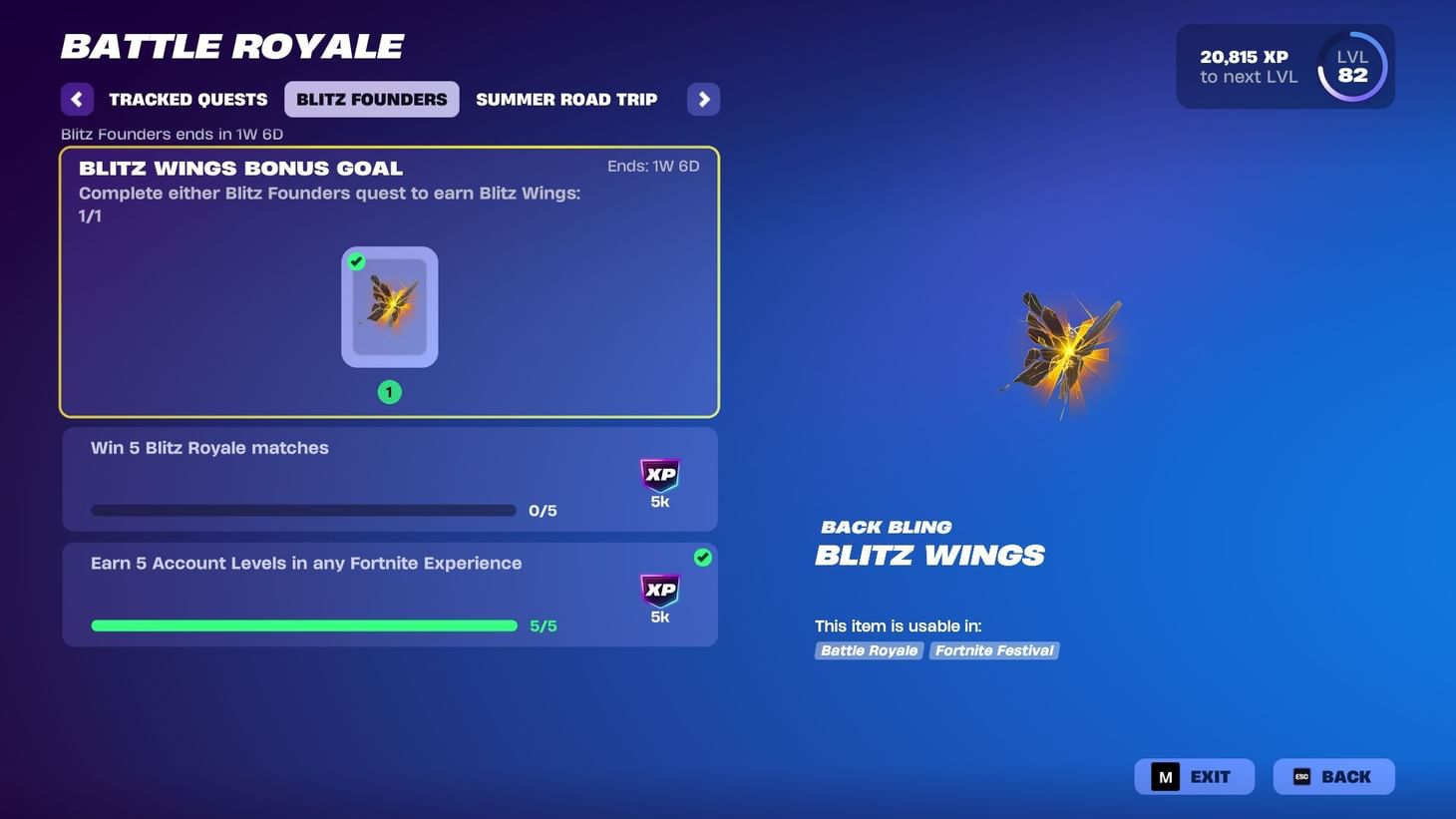The image size is (1456, 819).
Task: Select the LVL 82 level progress ring
Action: pyautogui.click(x=1351, y=66)
